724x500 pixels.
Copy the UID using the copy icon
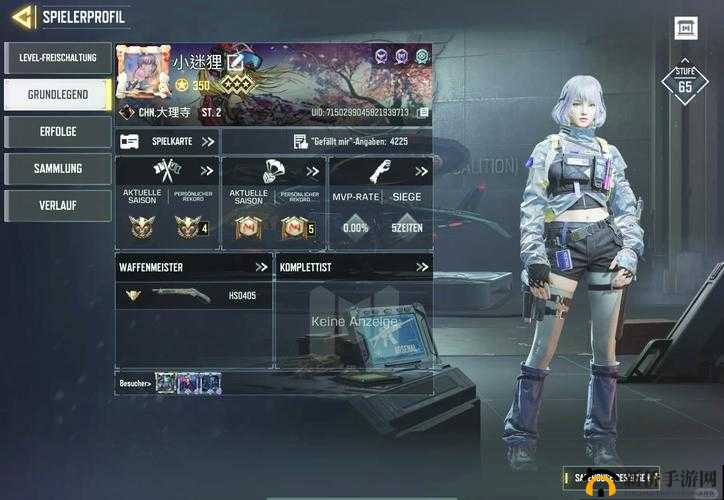[x=424, y=113]
